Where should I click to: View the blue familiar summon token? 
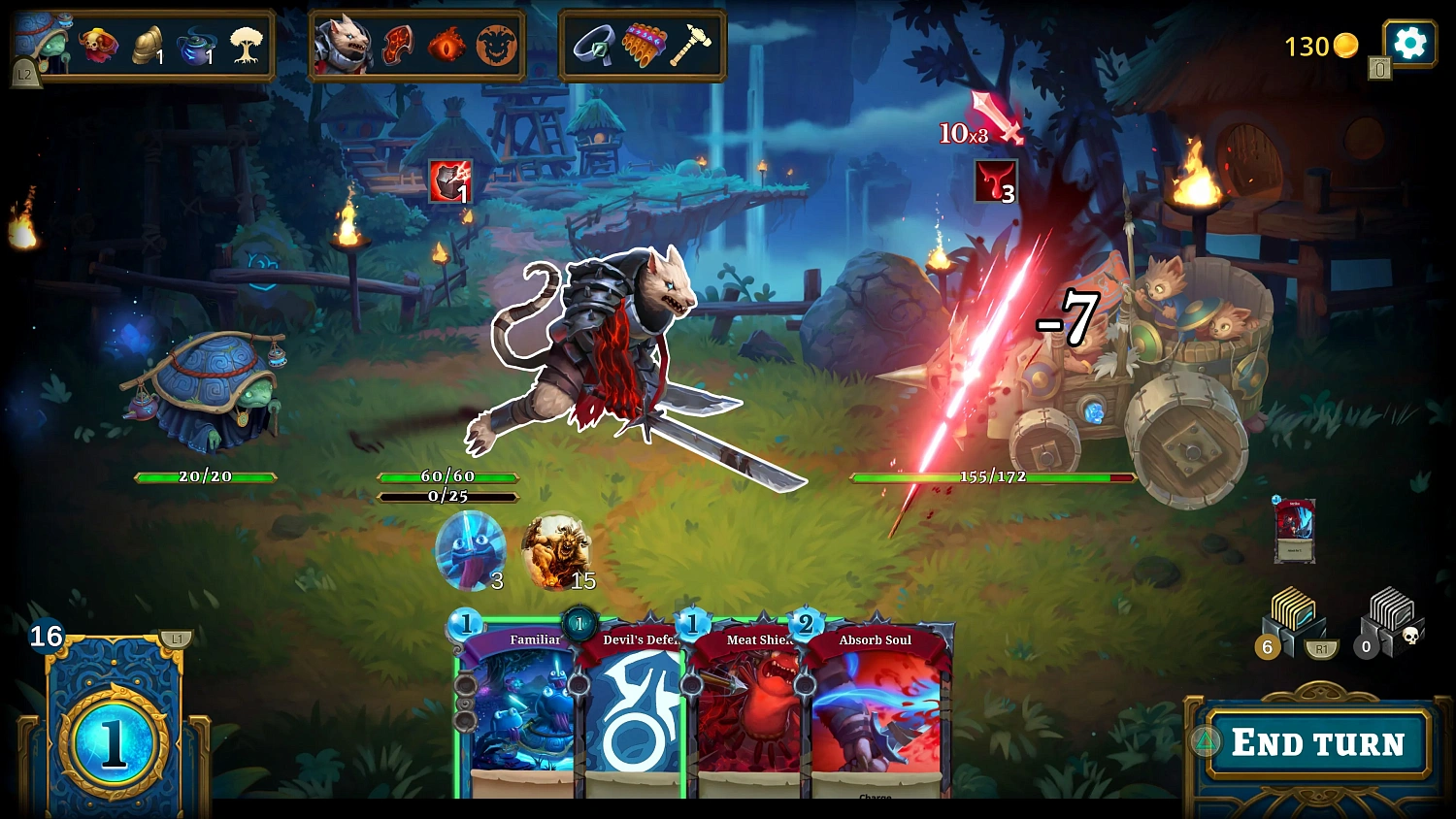coord(470,550)
